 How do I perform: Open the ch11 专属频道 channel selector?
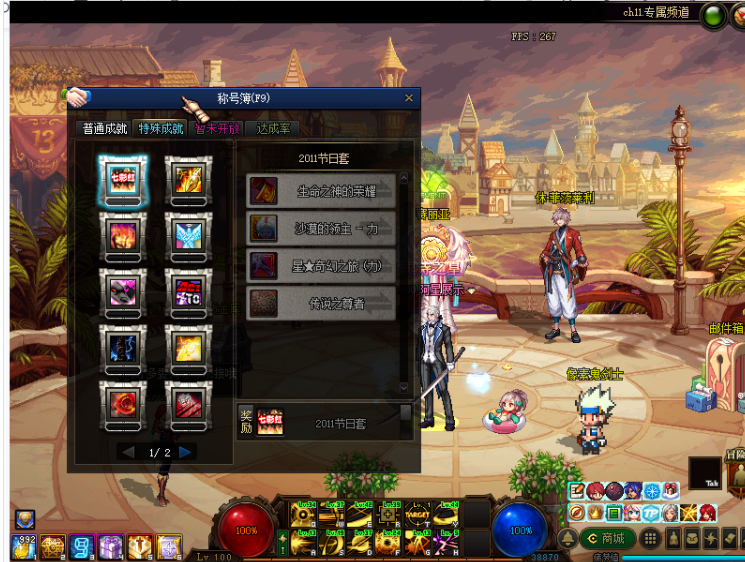tap(654, 13)
